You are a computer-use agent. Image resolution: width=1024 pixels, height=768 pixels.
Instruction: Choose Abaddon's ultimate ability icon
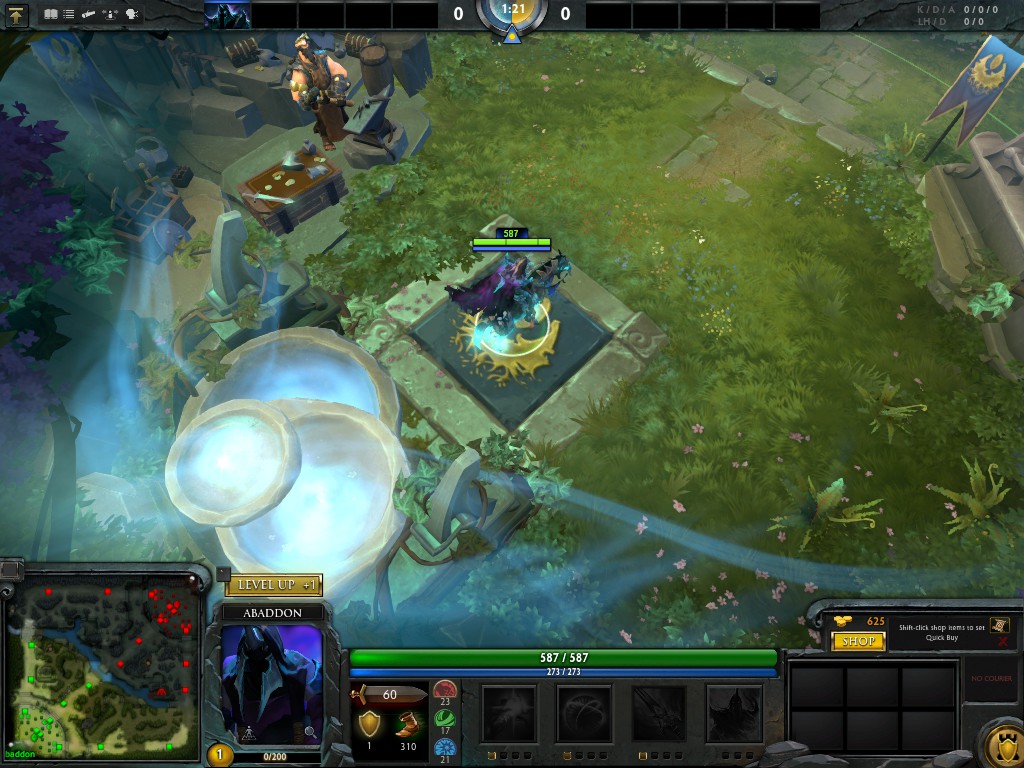(x=733, y=713)
